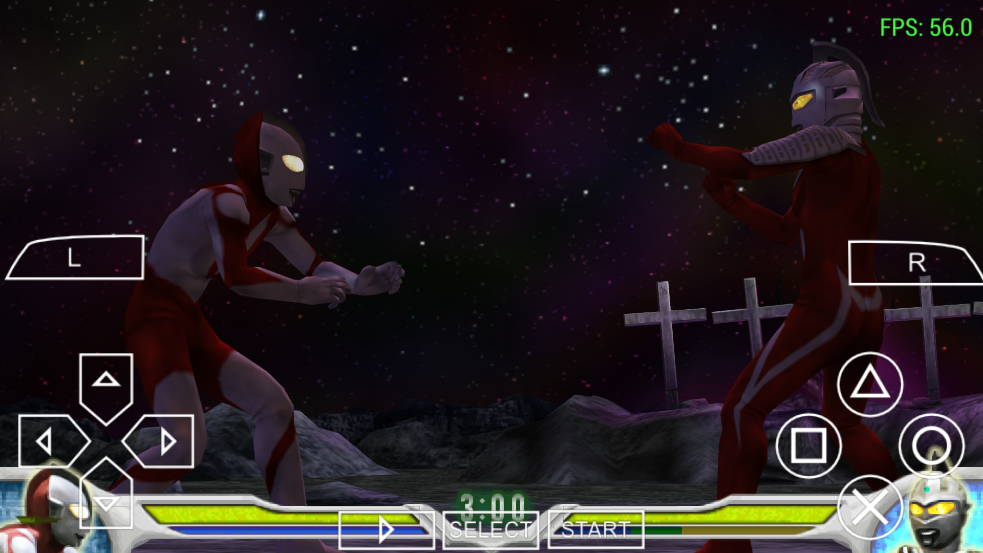Hit the circle action button
Image resolution: width=983 pixels, height=553 pixels.
(x=931, y=445)
